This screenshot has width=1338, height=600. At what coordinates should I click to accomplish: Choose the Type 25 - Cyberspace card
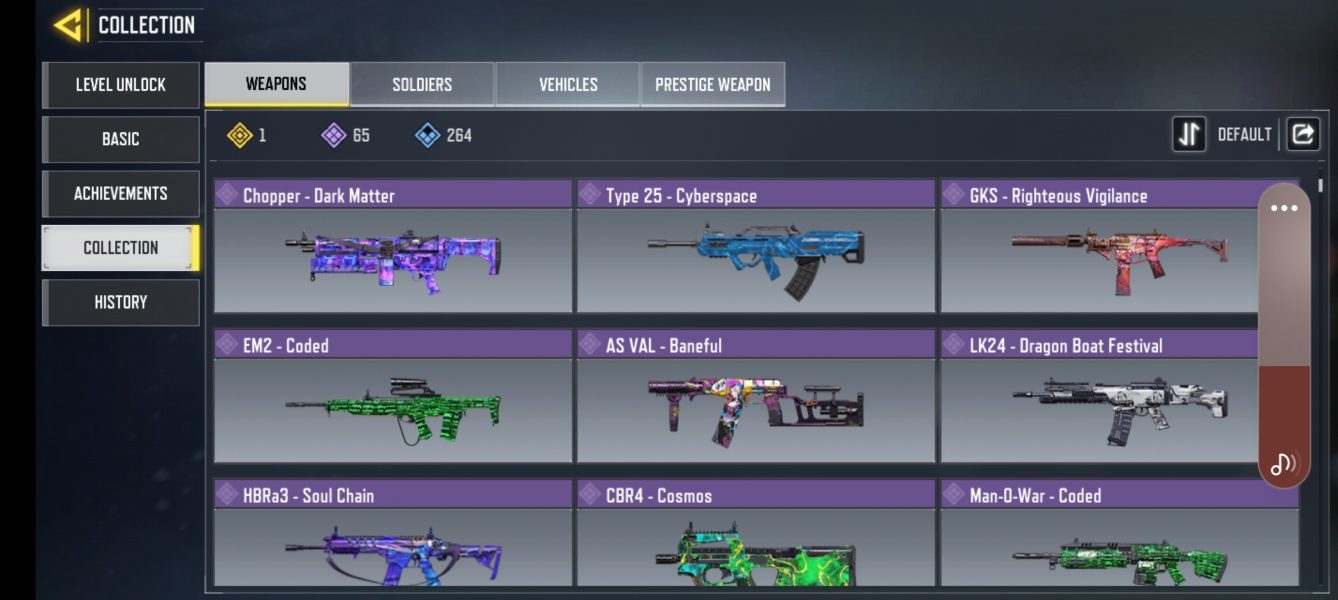tap(756, 247)
